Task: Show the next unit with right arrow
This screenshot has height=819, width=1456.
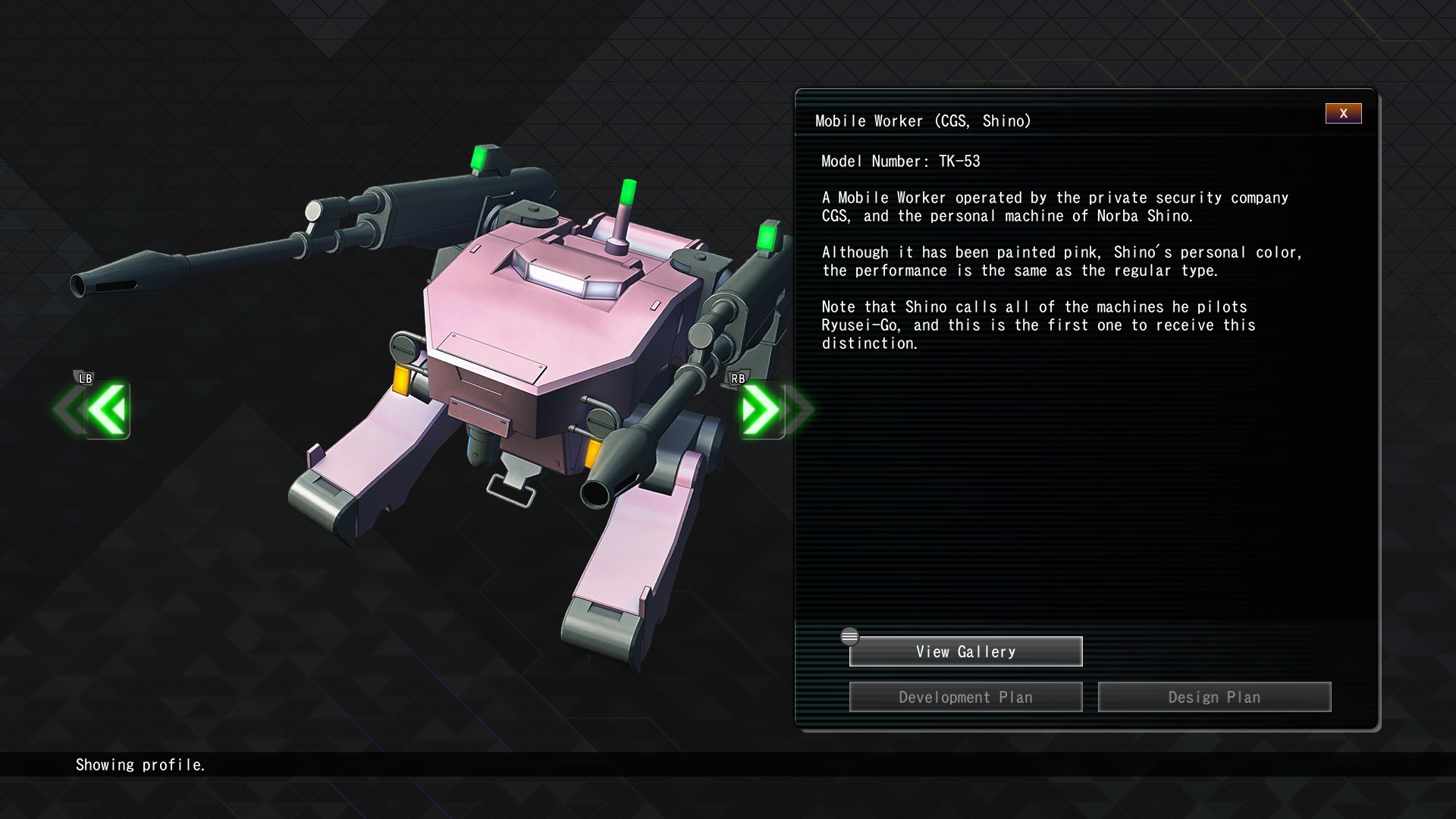Action: 762,410
